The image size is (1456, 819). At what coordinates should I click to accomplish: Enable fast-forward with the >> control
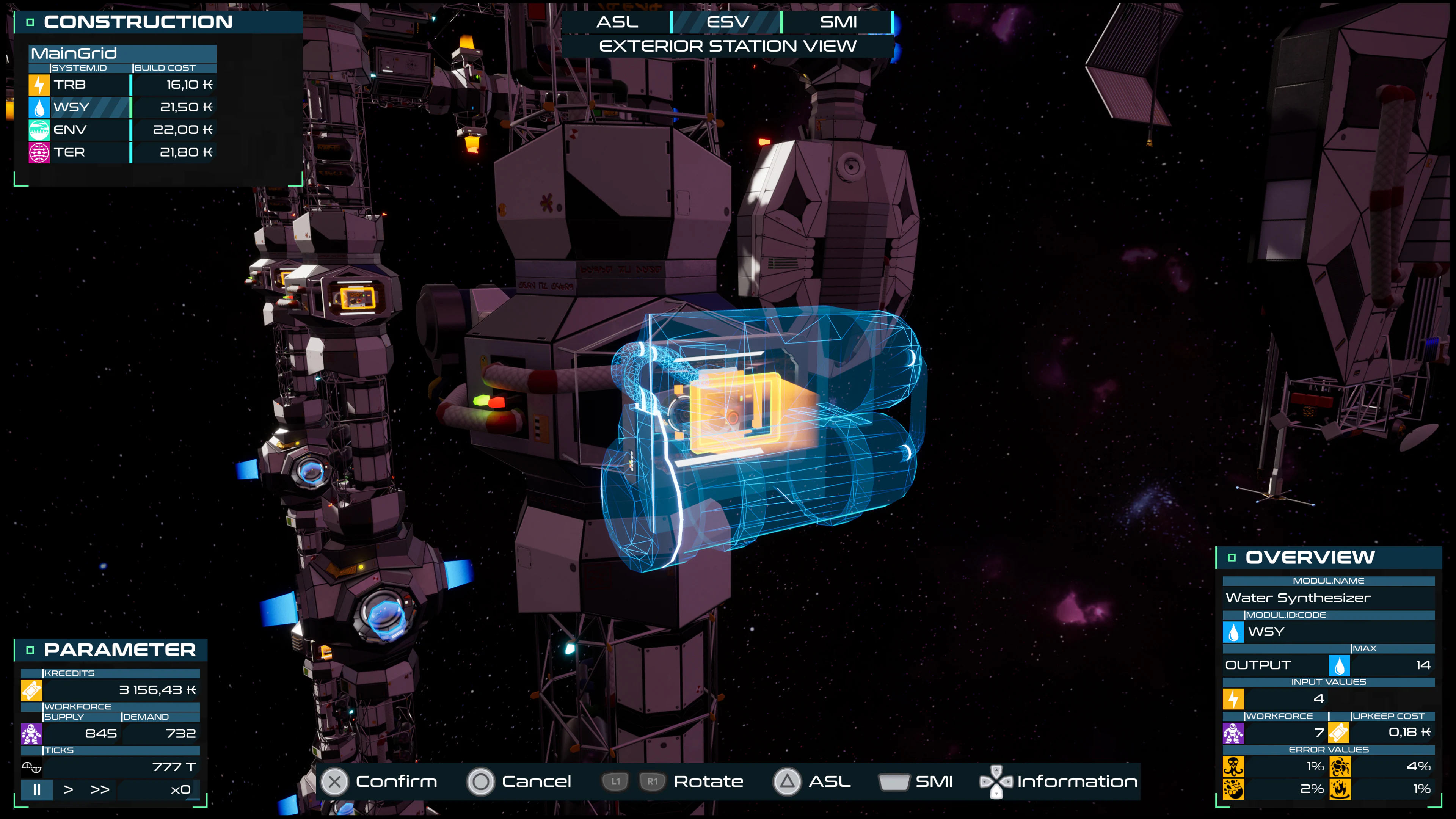coord(100,790)
